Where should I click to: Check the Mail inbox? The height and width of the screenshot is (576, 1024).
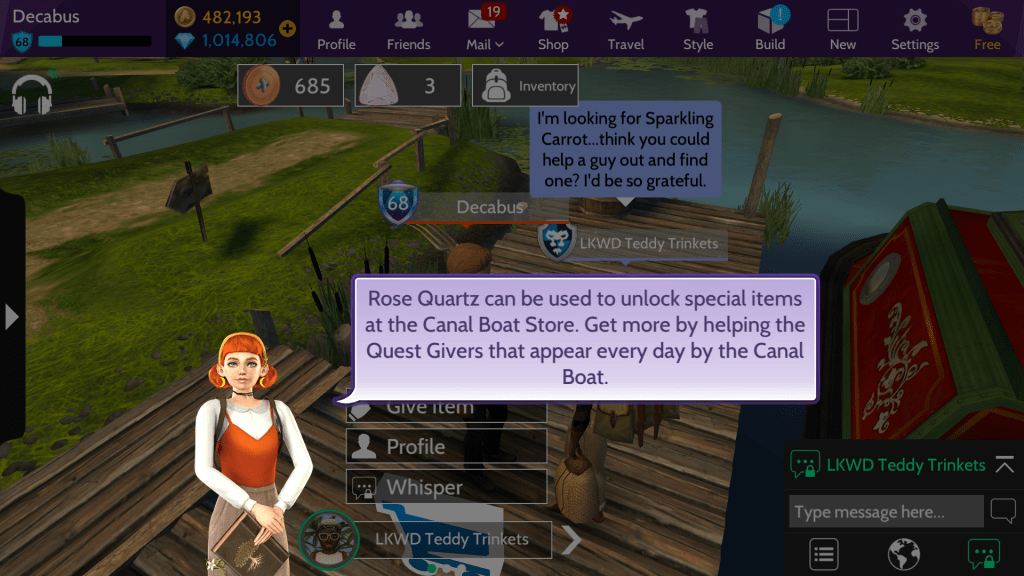[x=485, y=29]
